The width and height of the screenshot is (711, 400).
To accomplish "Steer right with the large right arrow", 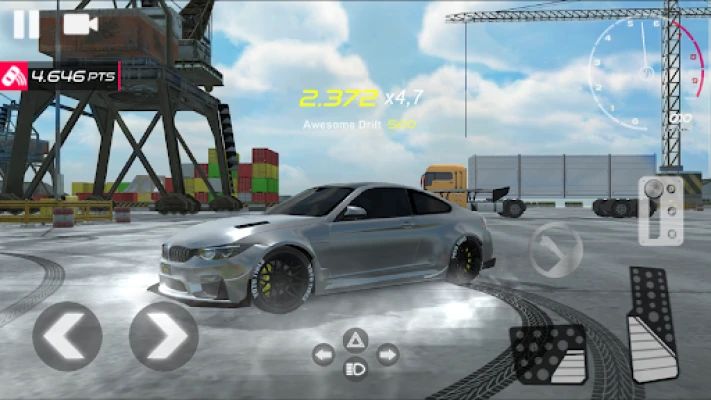I will [x=163, y=336].
